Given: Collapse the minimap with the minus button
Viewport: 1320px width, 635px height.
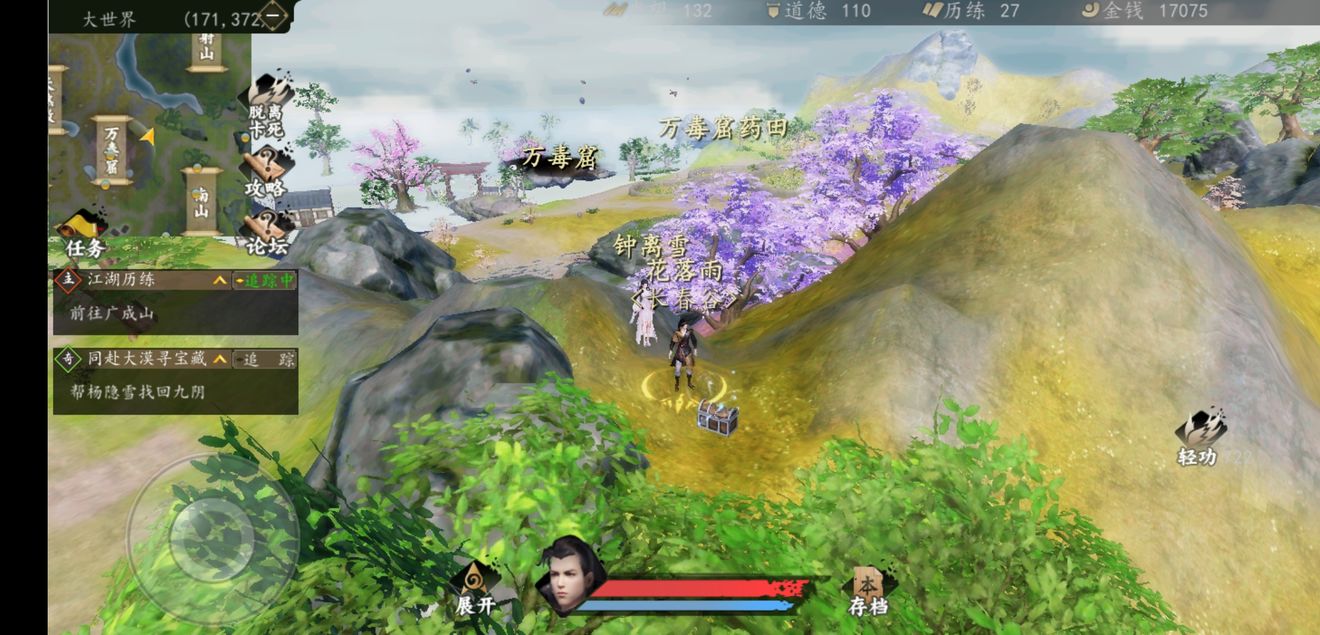Looking at the screenshot, I should coord(274,16).
